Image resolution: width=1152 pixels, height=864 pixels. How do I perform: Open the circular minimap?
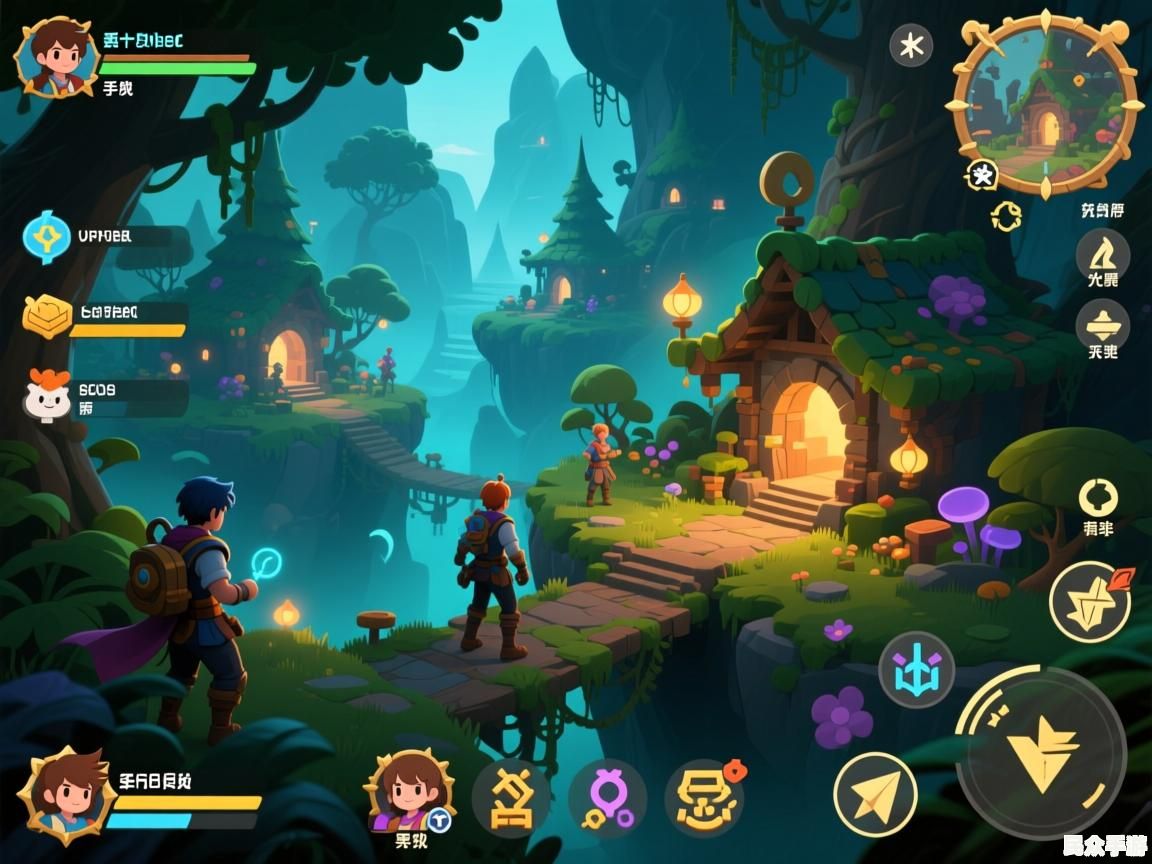click(1045, 105)
